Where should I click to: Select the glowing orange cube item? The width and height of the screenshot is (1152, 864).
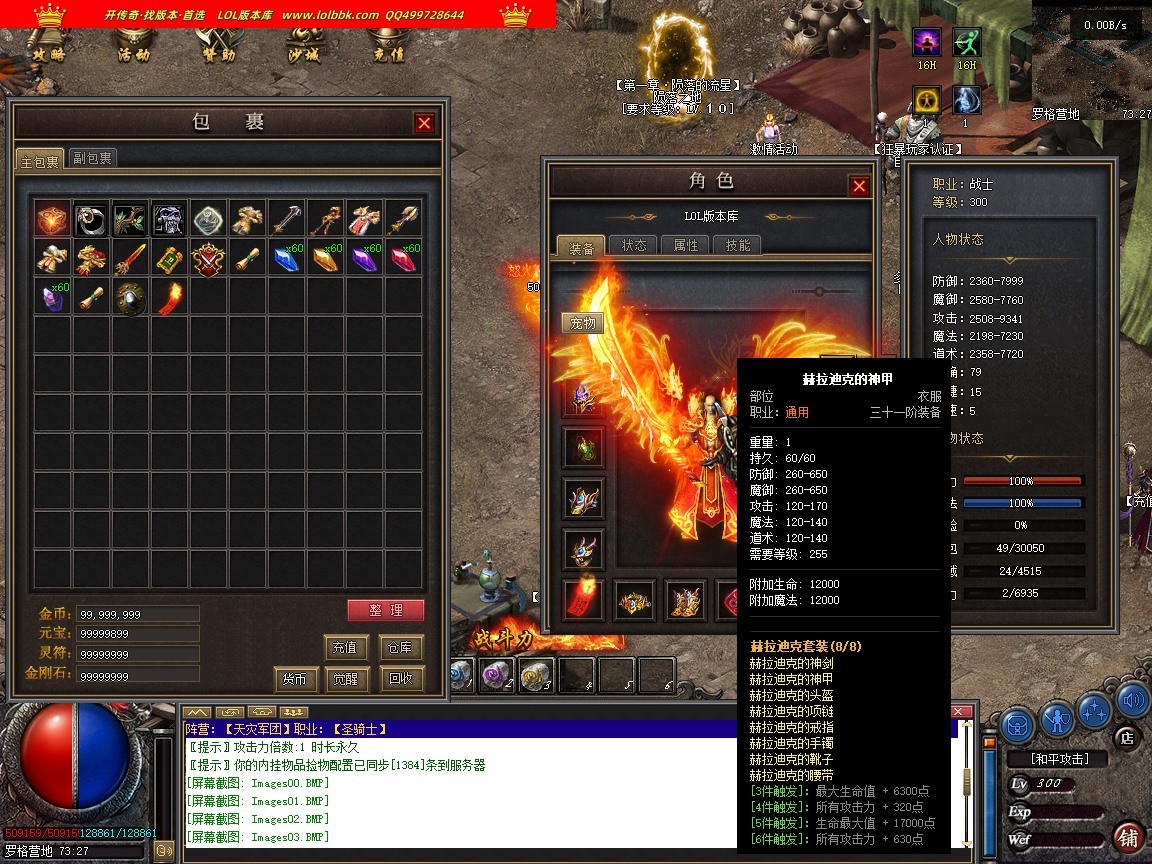[53, 219]
